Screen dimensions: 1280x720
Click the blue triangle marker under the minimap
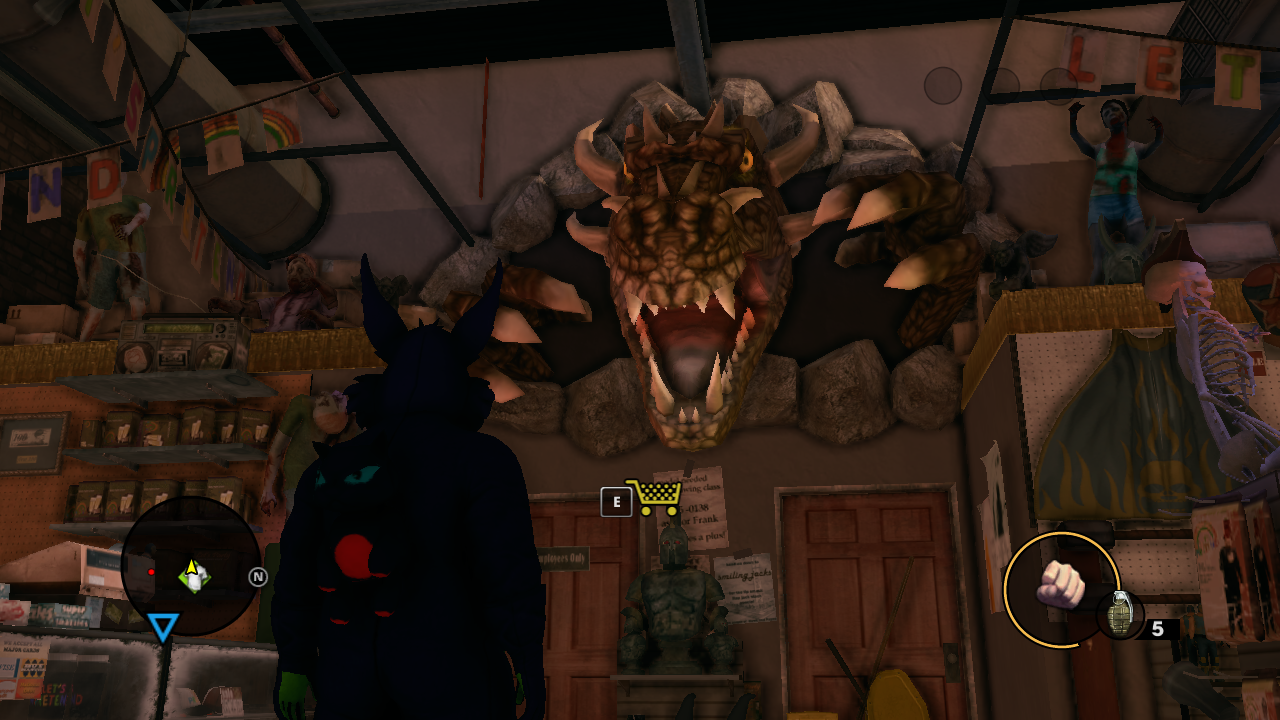[163, 627]
